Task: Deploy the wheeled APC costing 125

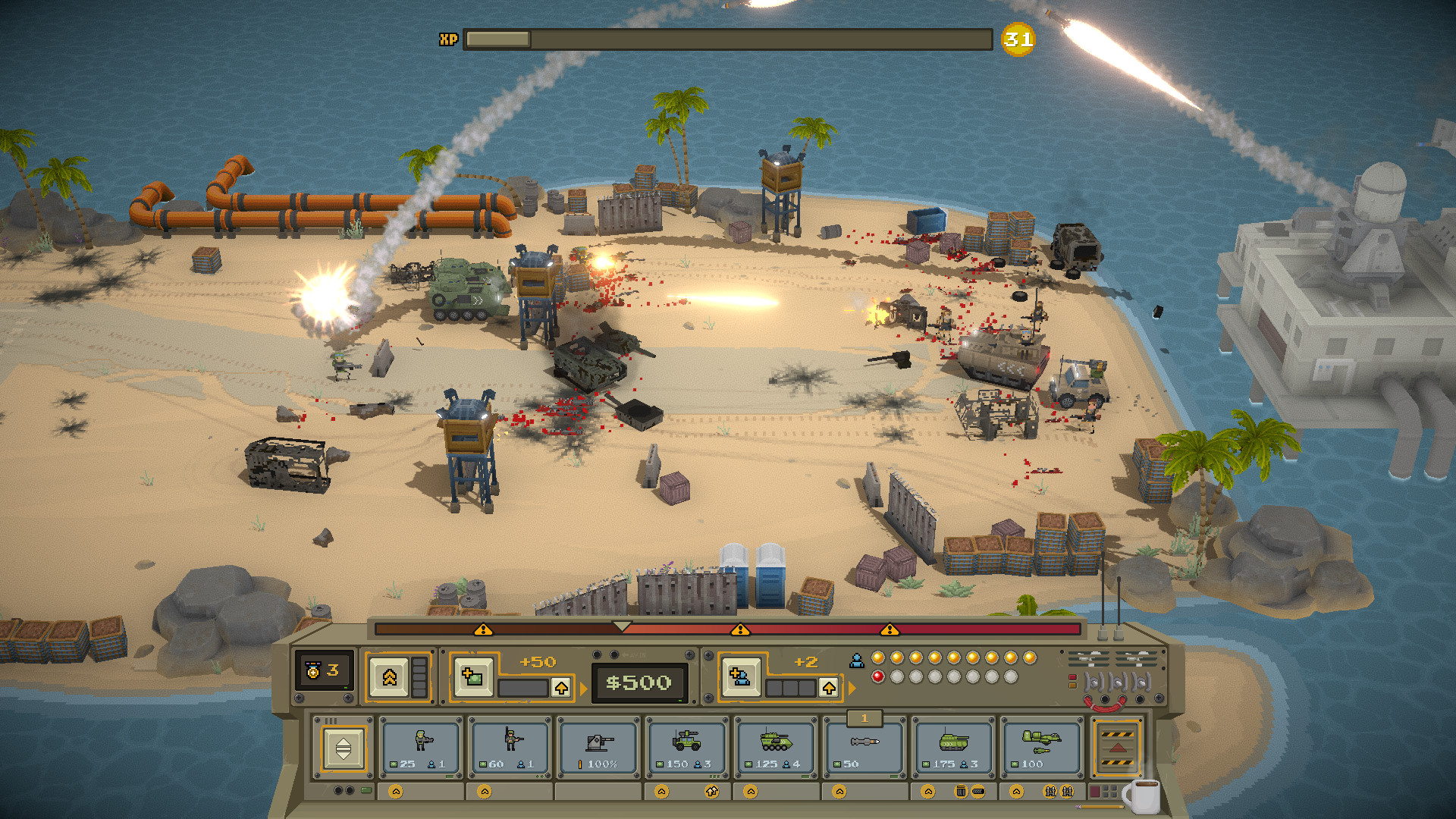Action: click(775, 746)
